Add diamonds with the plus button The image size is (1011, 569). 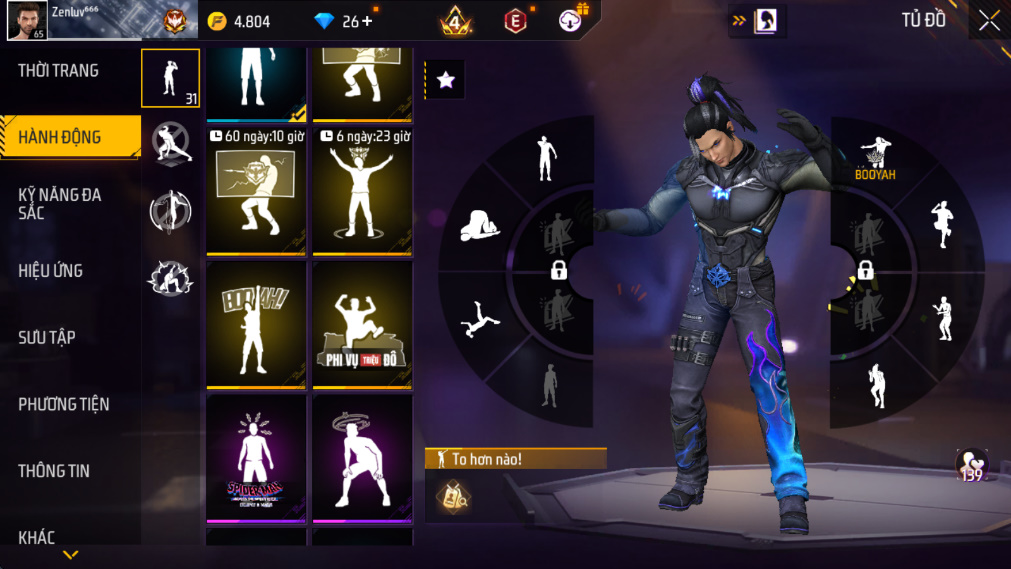367,21
